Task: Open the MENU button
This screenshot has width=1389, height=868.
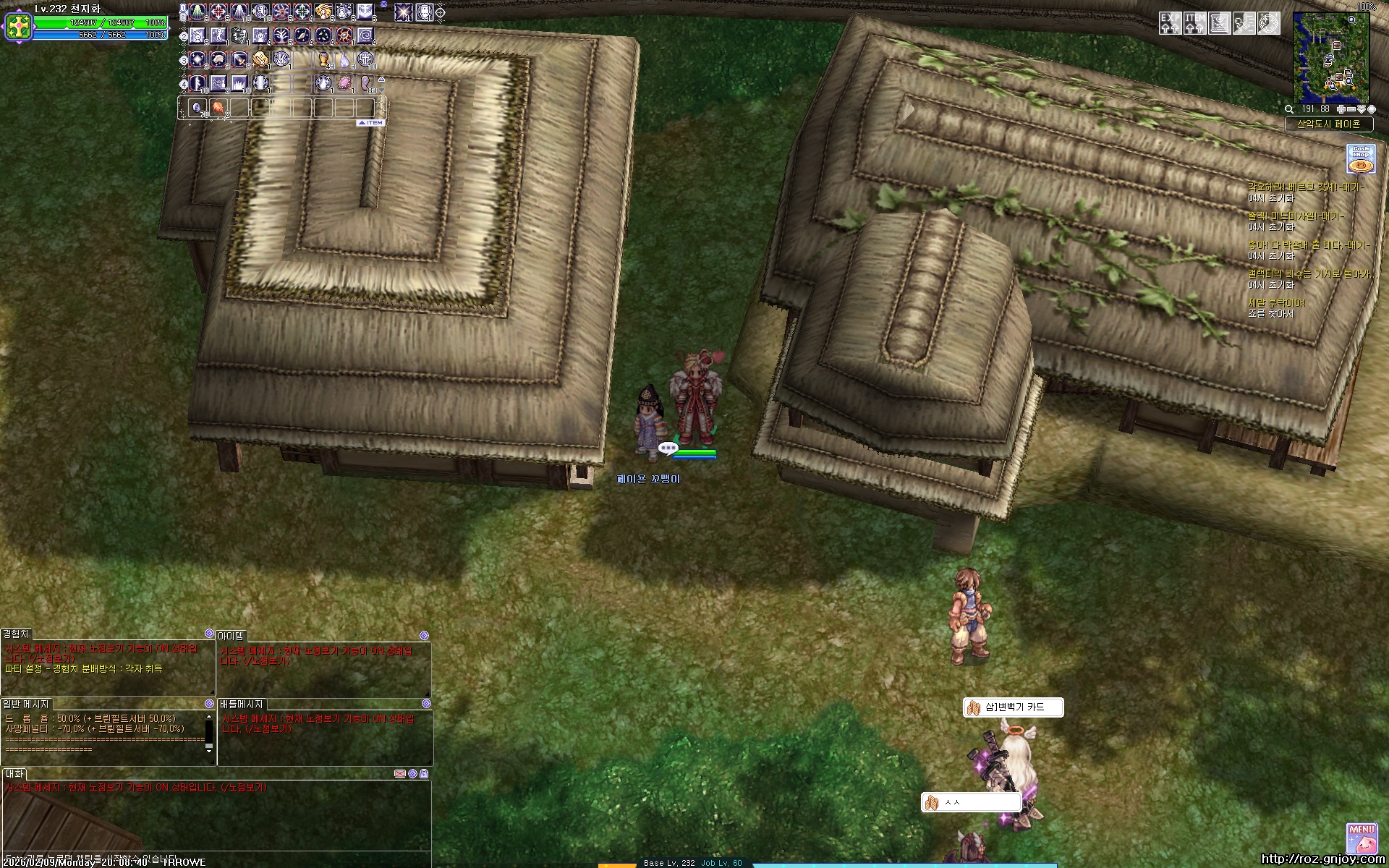Action: [1362, 838]
